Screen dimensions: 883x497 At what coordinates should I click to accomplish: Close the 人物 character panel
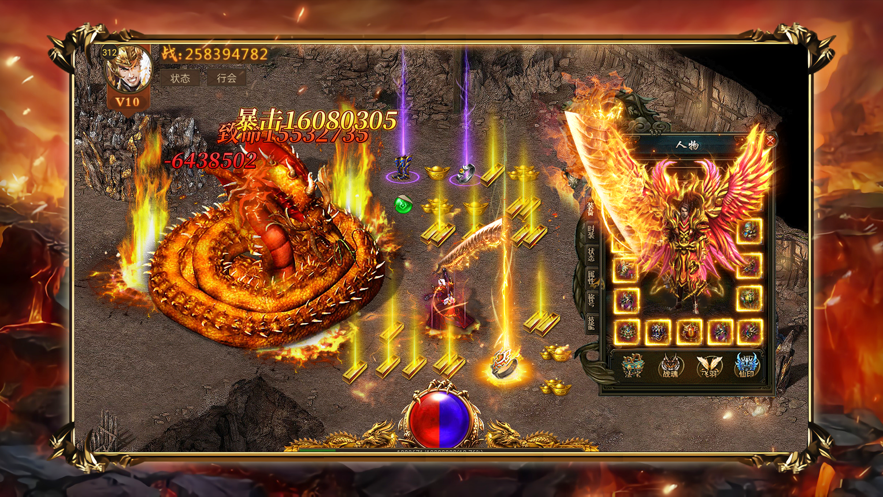[x=770, y=141]
